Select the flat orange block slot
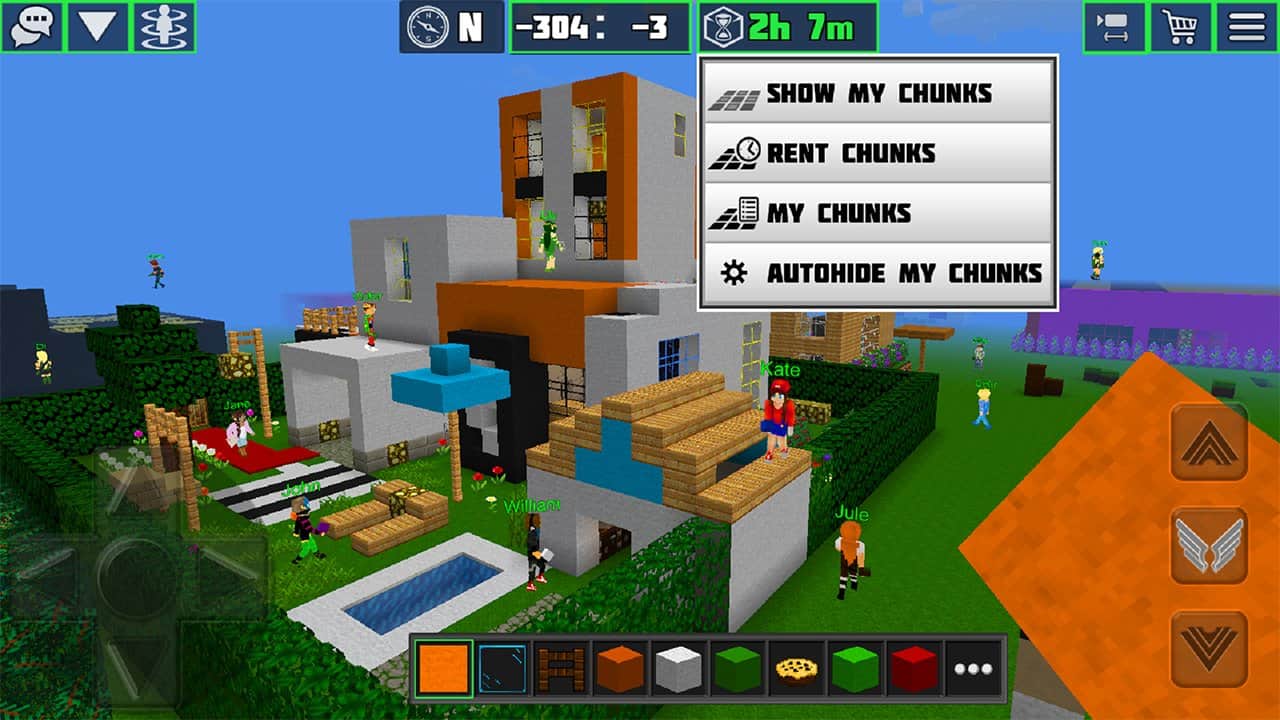Screen dimensions: 1280x720 tap(443, 668)
